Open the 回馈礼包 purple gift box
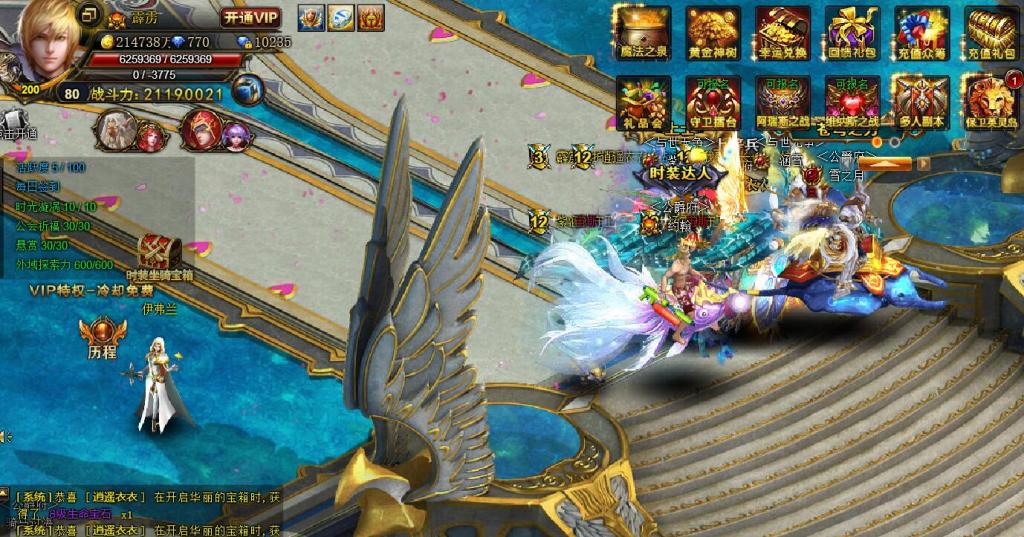 pos(852,31)
